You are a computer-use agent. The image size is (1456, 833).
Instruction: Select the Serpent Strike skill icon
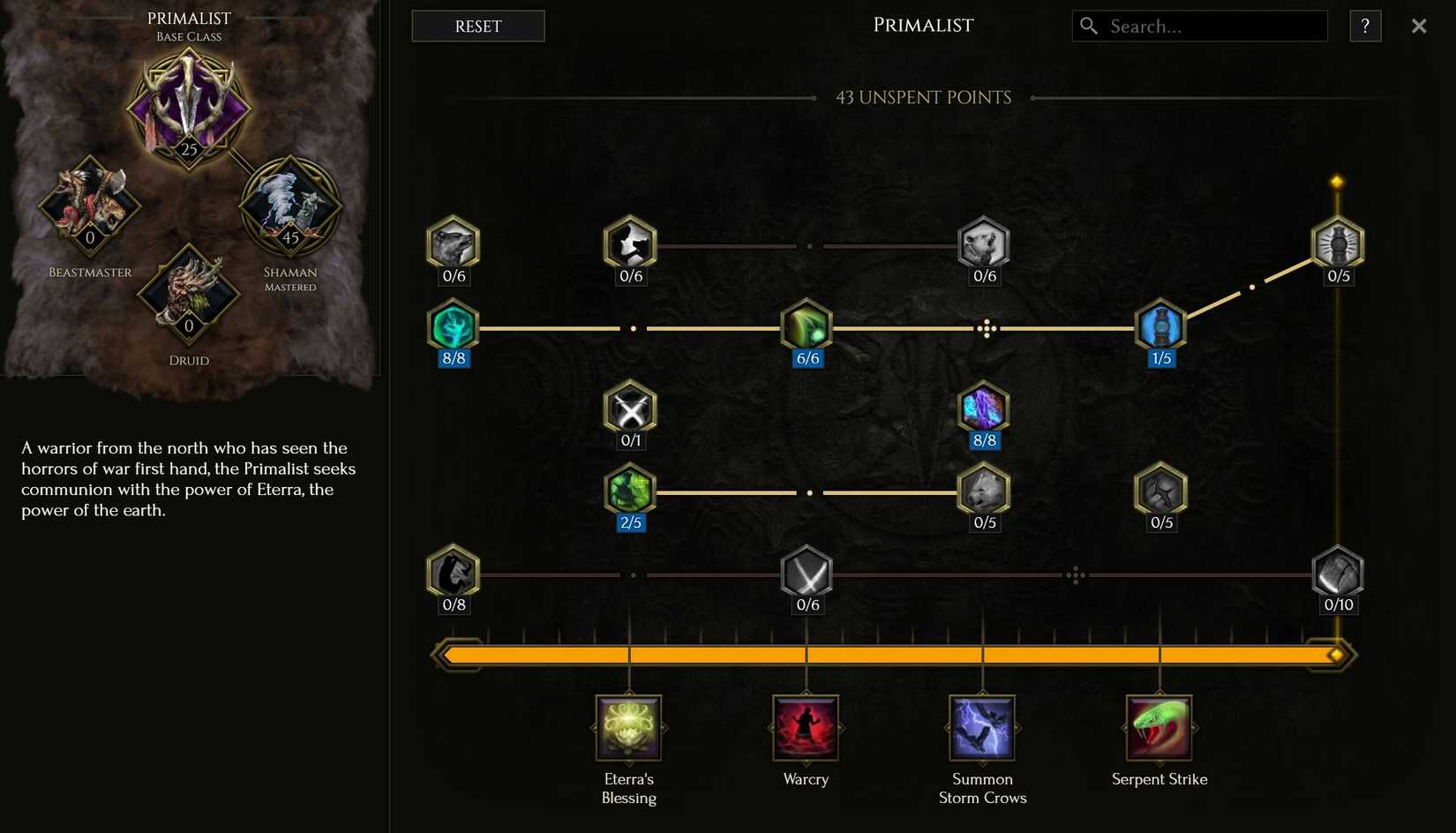tap(1159, 729)
